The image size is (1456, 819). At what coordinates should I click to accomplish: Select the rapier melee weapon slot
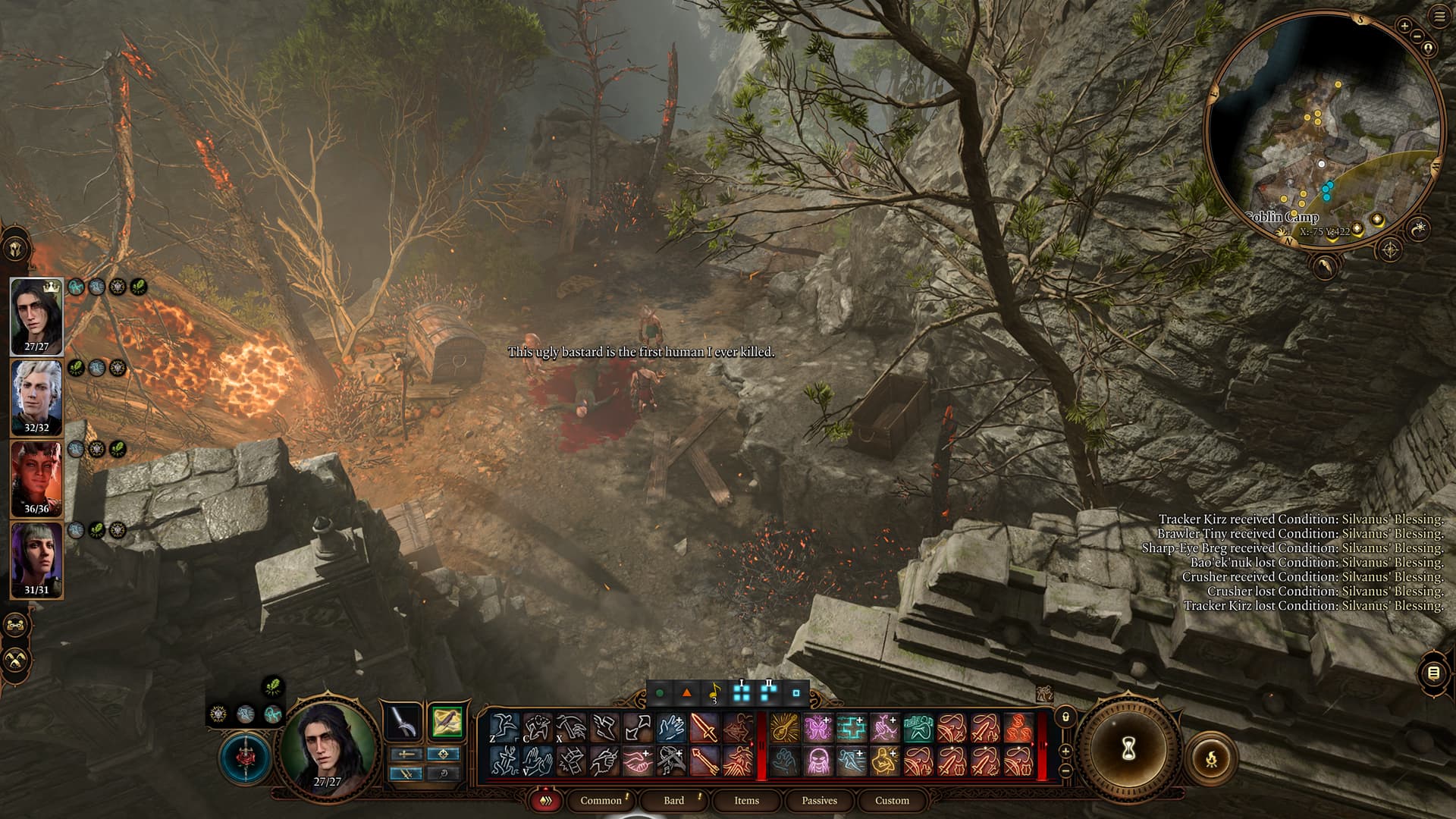click(x=403, y=722)
